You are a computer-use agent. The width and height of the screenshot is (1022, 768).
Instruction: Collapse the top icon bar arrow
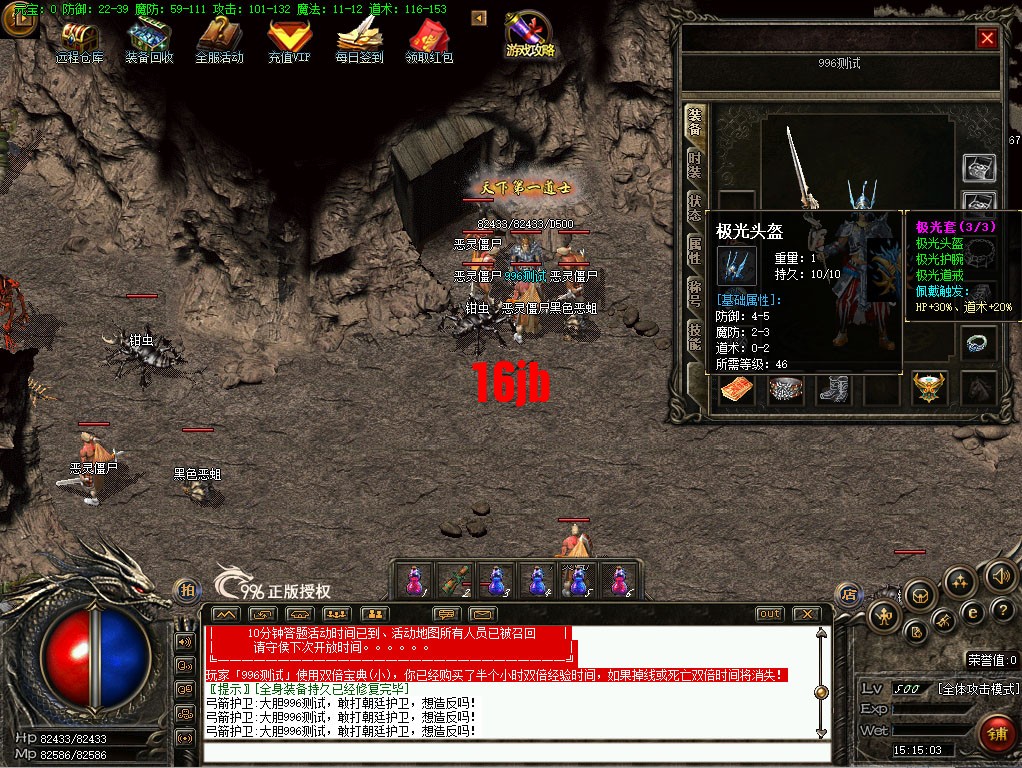(478, 18)
